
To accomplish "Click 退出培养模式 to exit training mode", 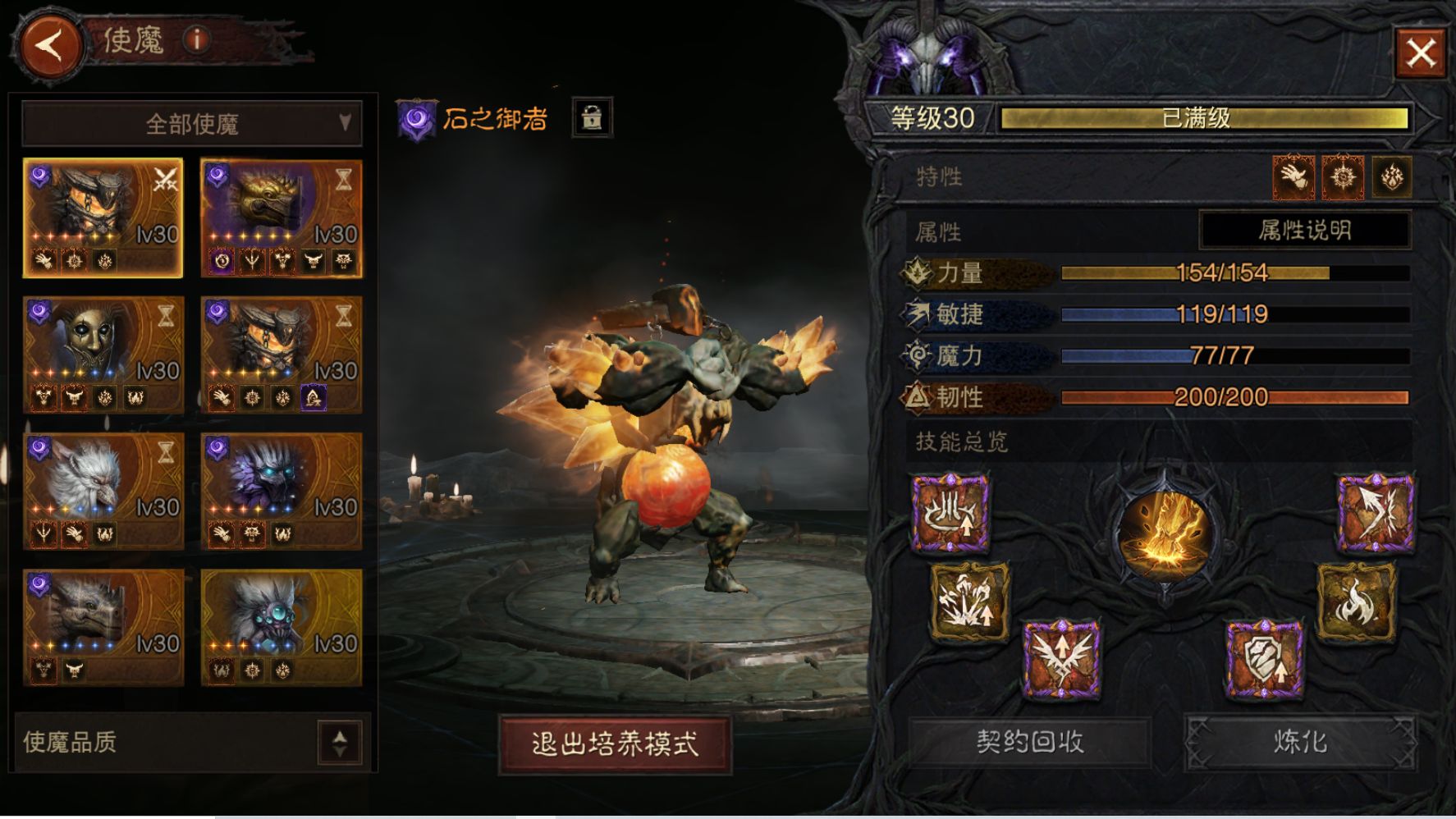I will tap(615, 744).
